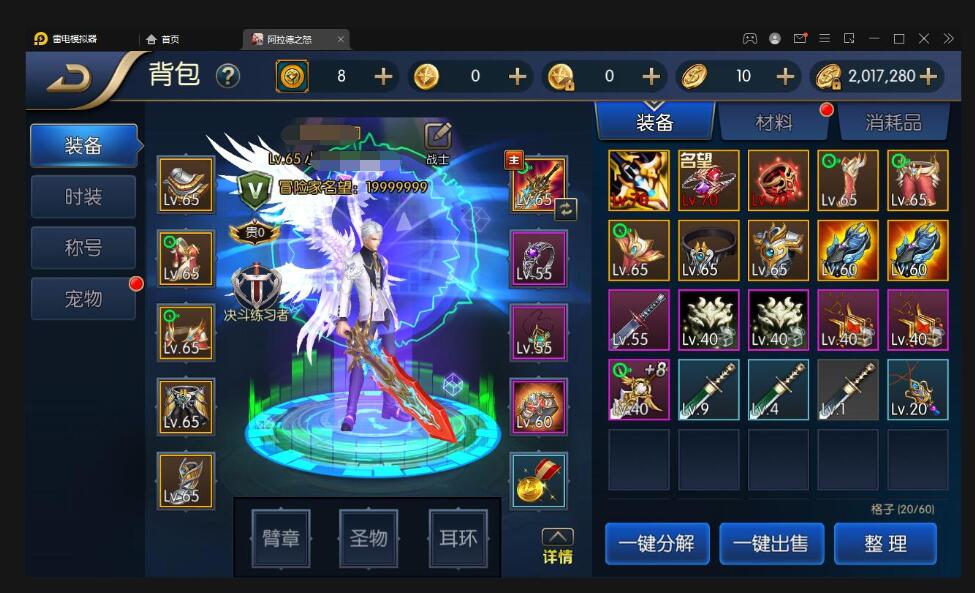Go back using the return arrow
Viewport: 975px width, 593px height.
[70, 77]
